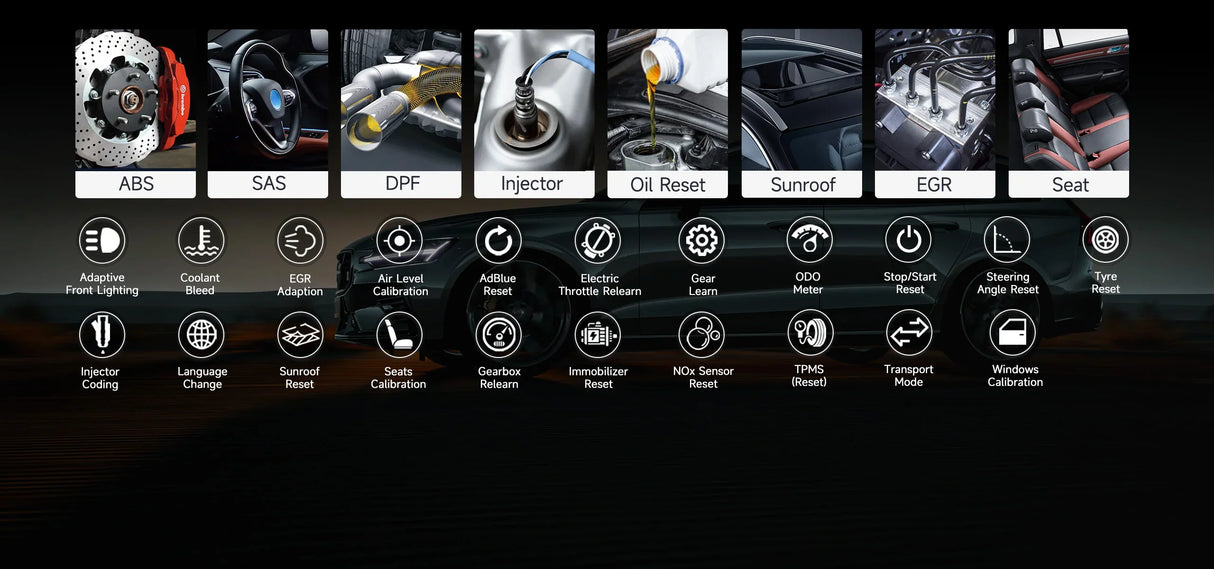The height and width of the screenshot is (569, 1214).
Task: Activate the Stop/Start Reset icon
Action: pos(909,240)
